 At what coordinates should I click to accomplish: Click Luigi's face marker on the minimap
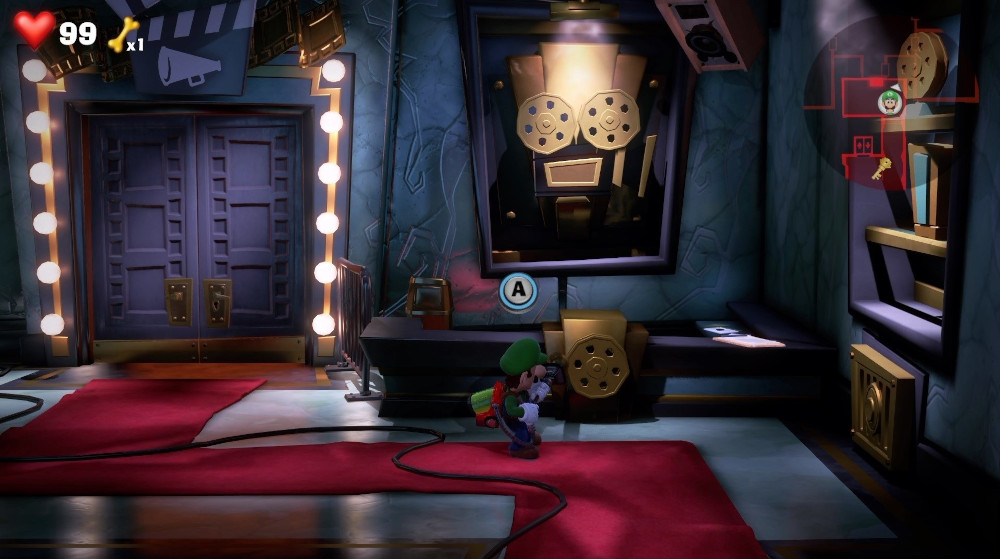(x=889, y=100)
